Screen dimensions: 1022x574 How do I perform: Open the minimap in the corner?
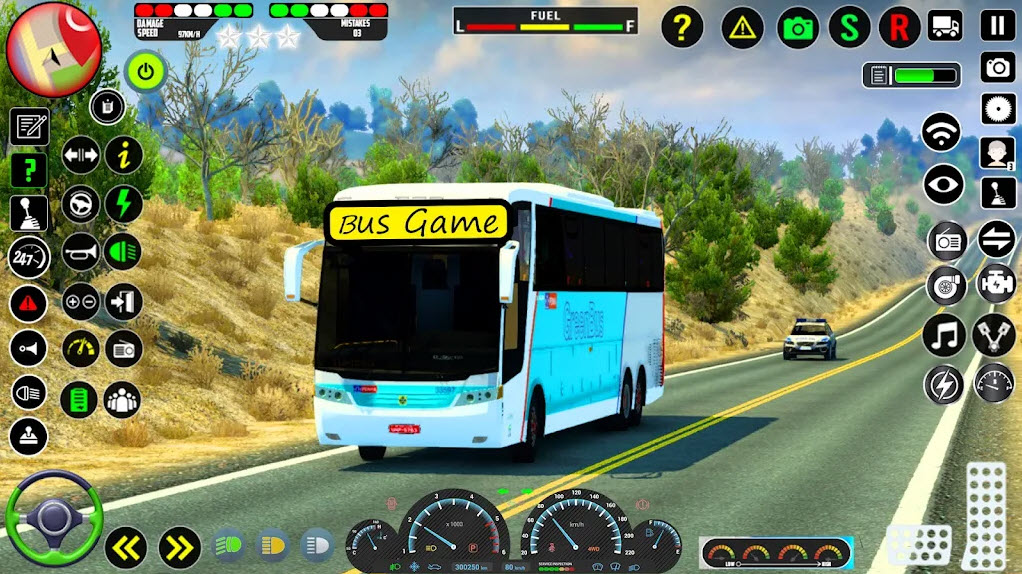coord(52,48)
